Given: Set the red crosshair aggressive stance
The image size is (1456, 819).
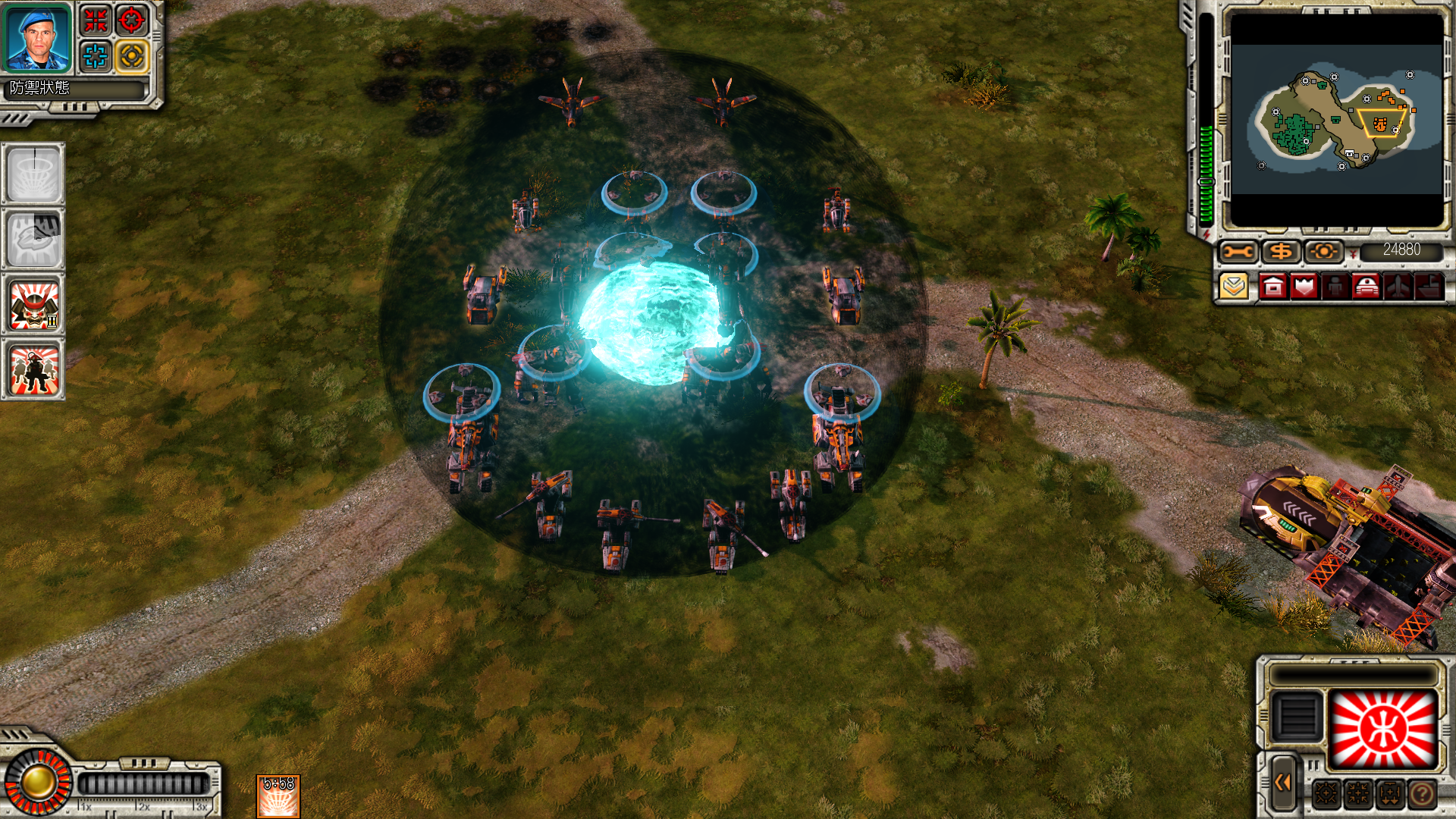Looking at the screenshot, I should (132, 20).
